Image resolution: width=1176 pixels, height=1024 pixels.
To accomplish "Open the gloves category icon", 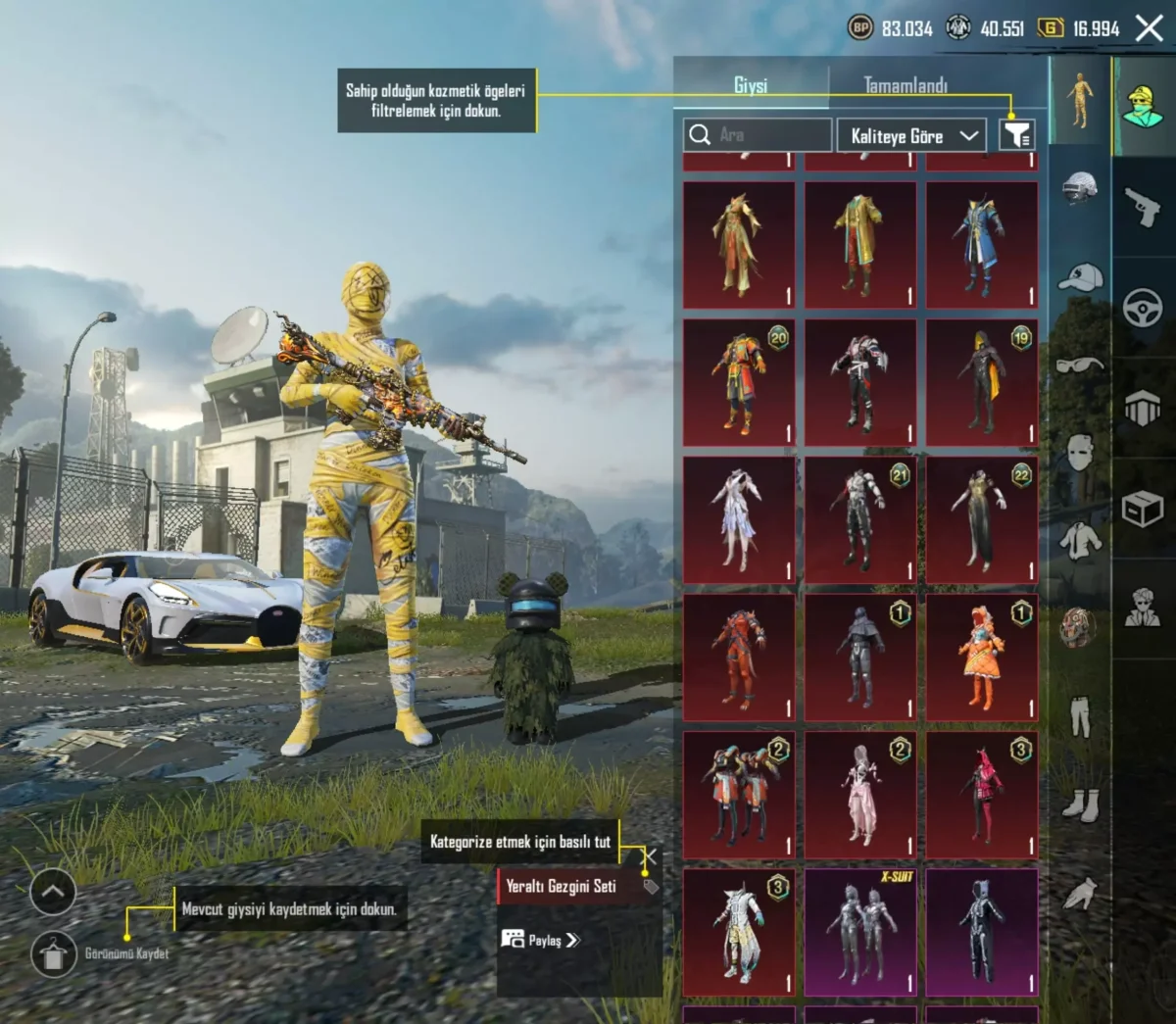I will tap(1080, 893).
